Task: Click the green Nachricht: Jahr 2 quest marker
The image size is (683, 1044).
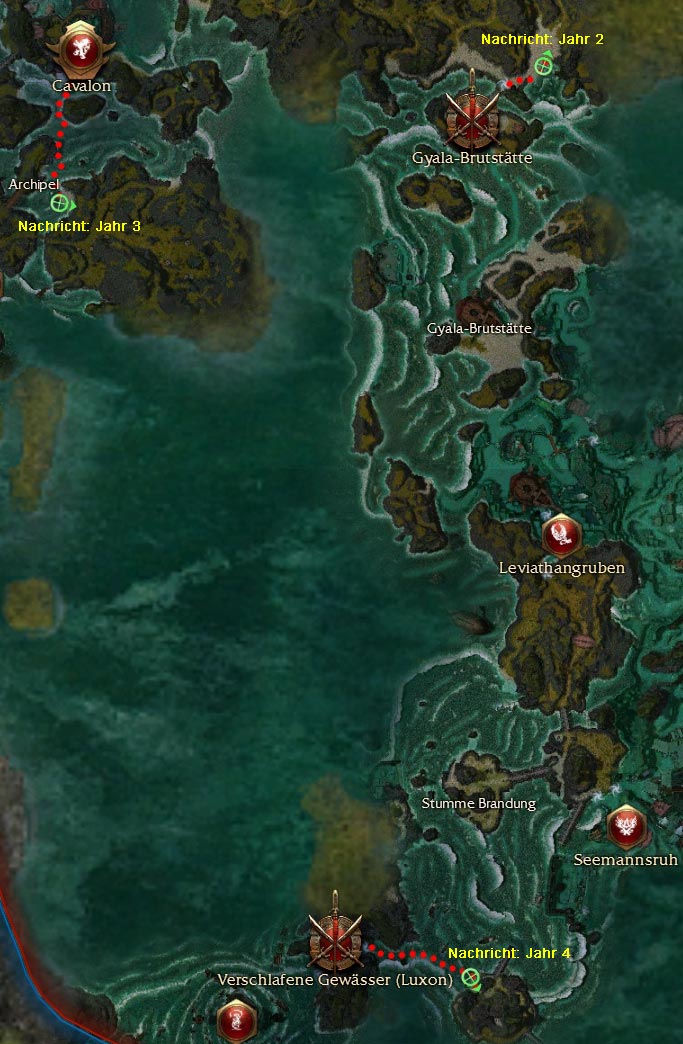Action: tap(542, 66)
